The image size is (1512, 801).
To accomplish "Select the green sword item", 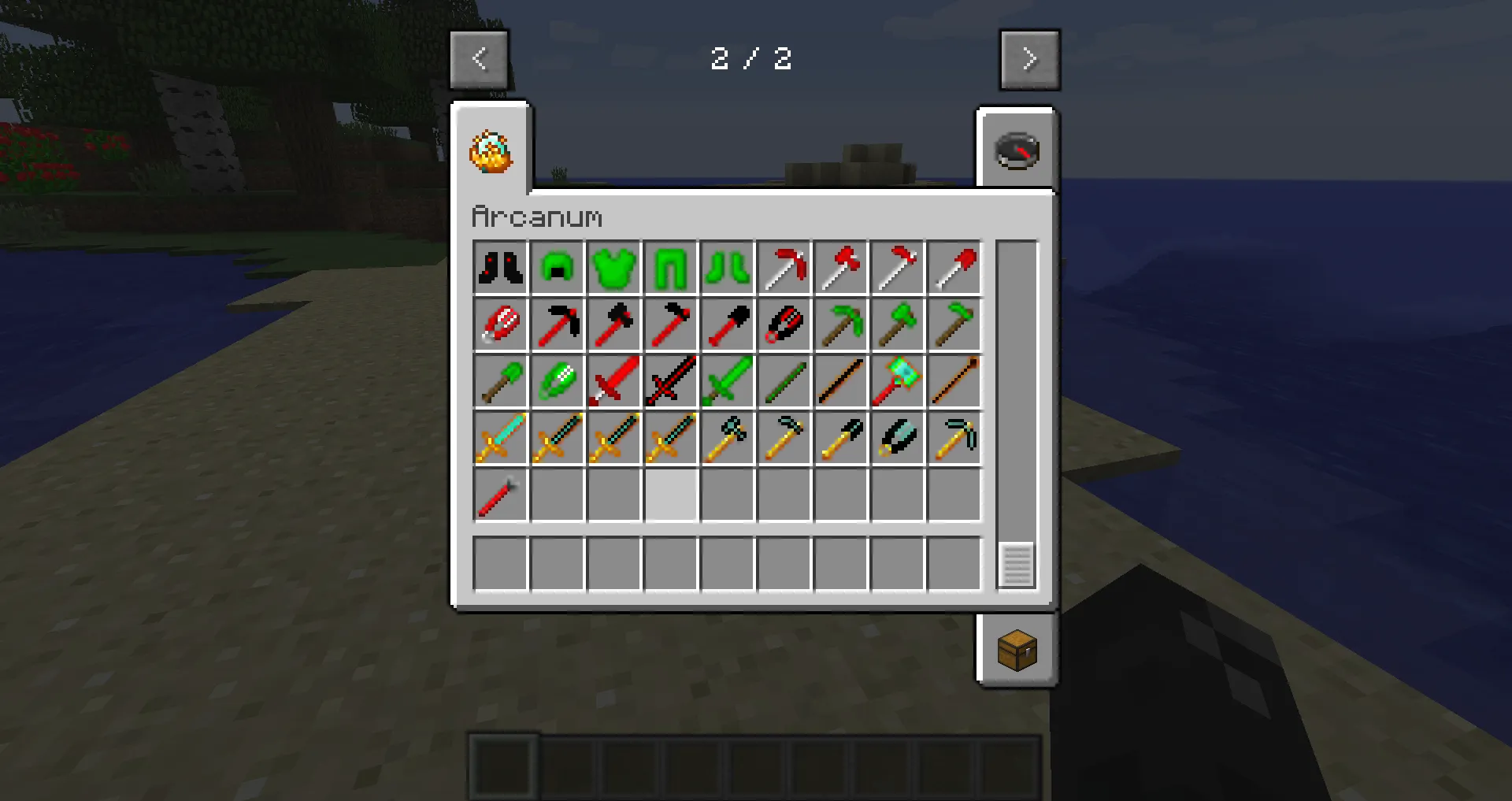I will [727, 381].
